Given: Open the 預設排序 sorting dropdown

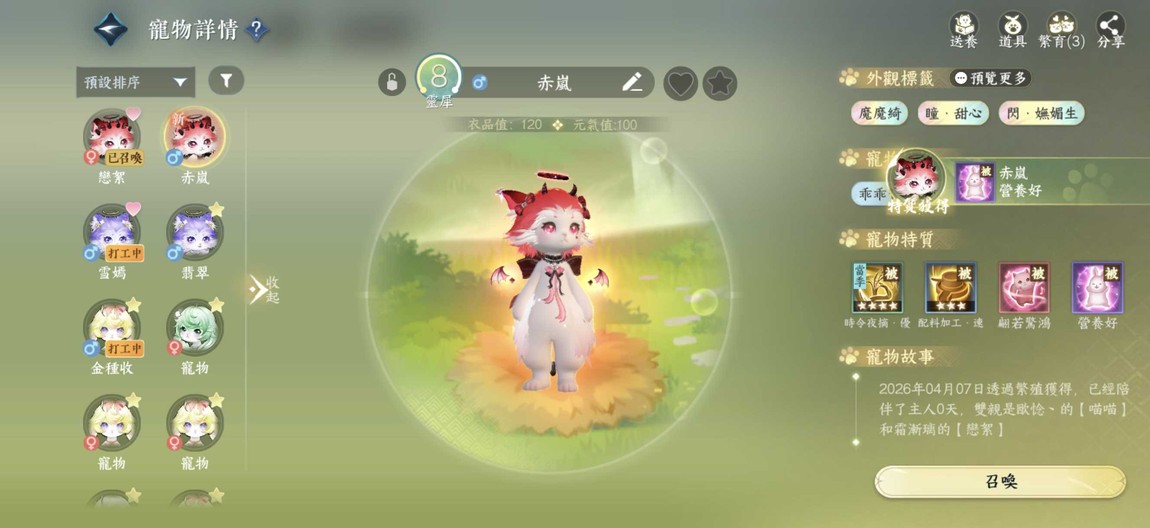Looking at the screenshot, I should click(135, 82).
